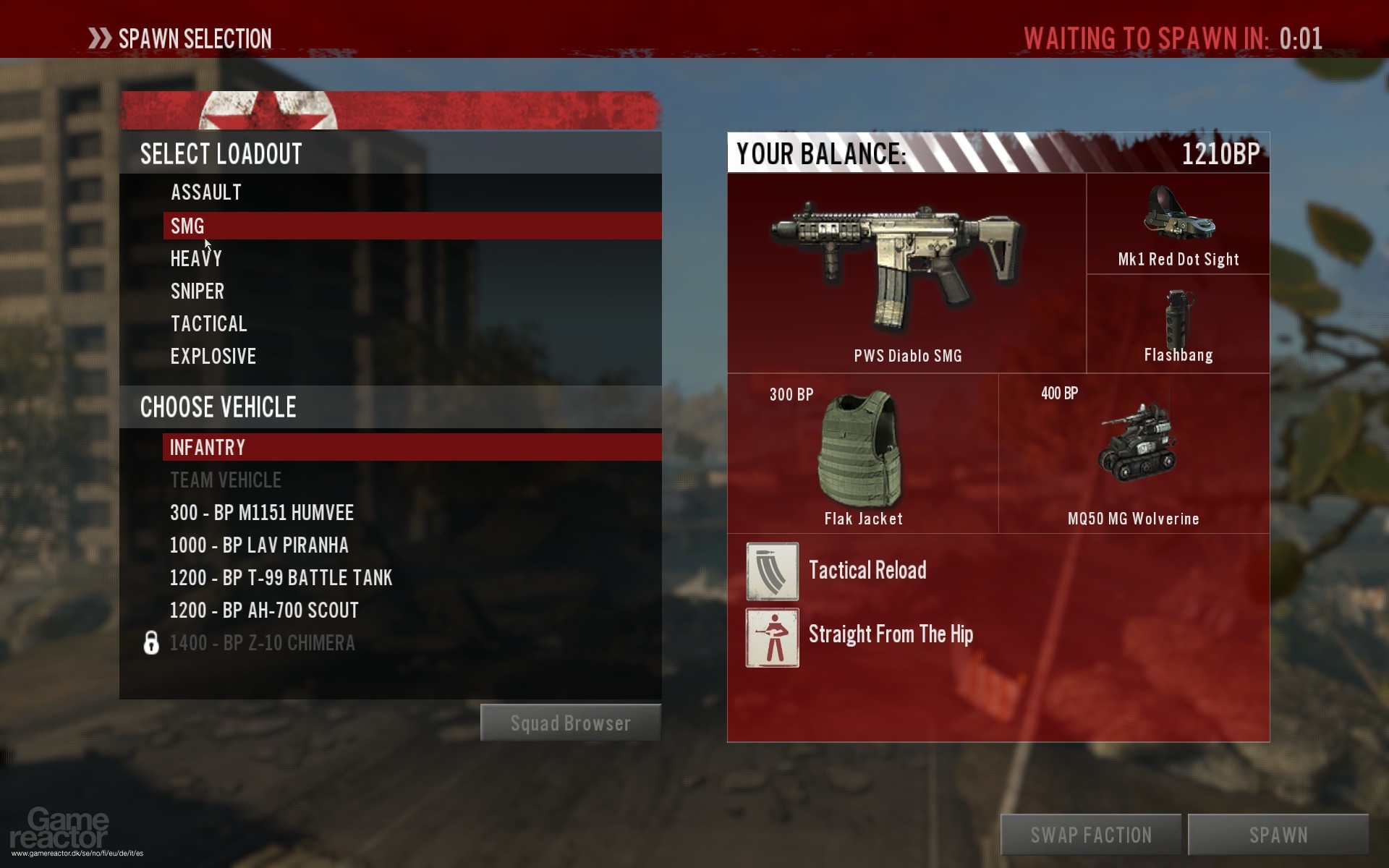Screen dimensions: 1389x868
Task: Open the Team Vehicle entry
Action: pyautogui.click(x=225, y=480)
